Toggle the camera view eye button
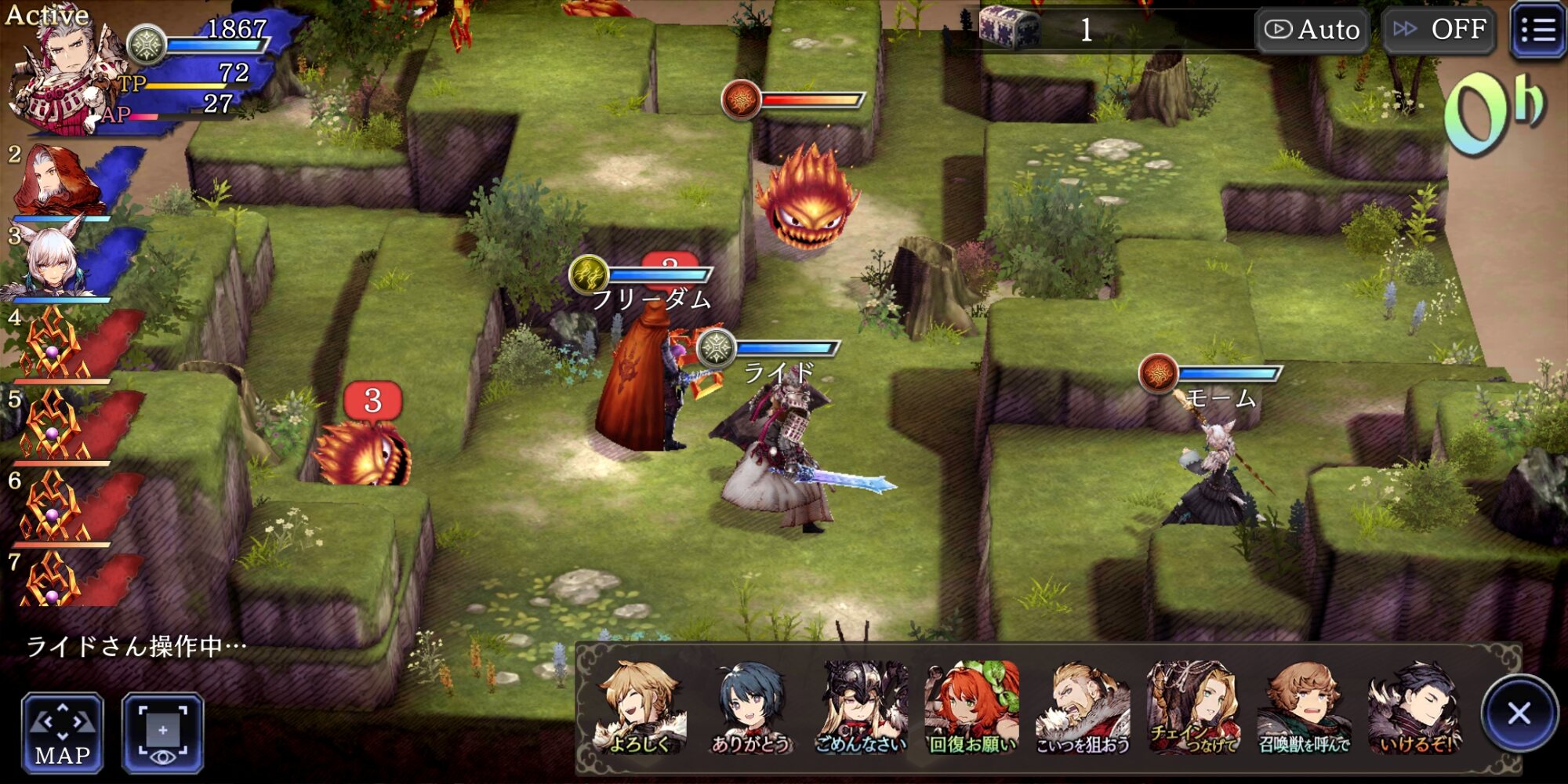1568x784 pixels. tap(163, 733)
